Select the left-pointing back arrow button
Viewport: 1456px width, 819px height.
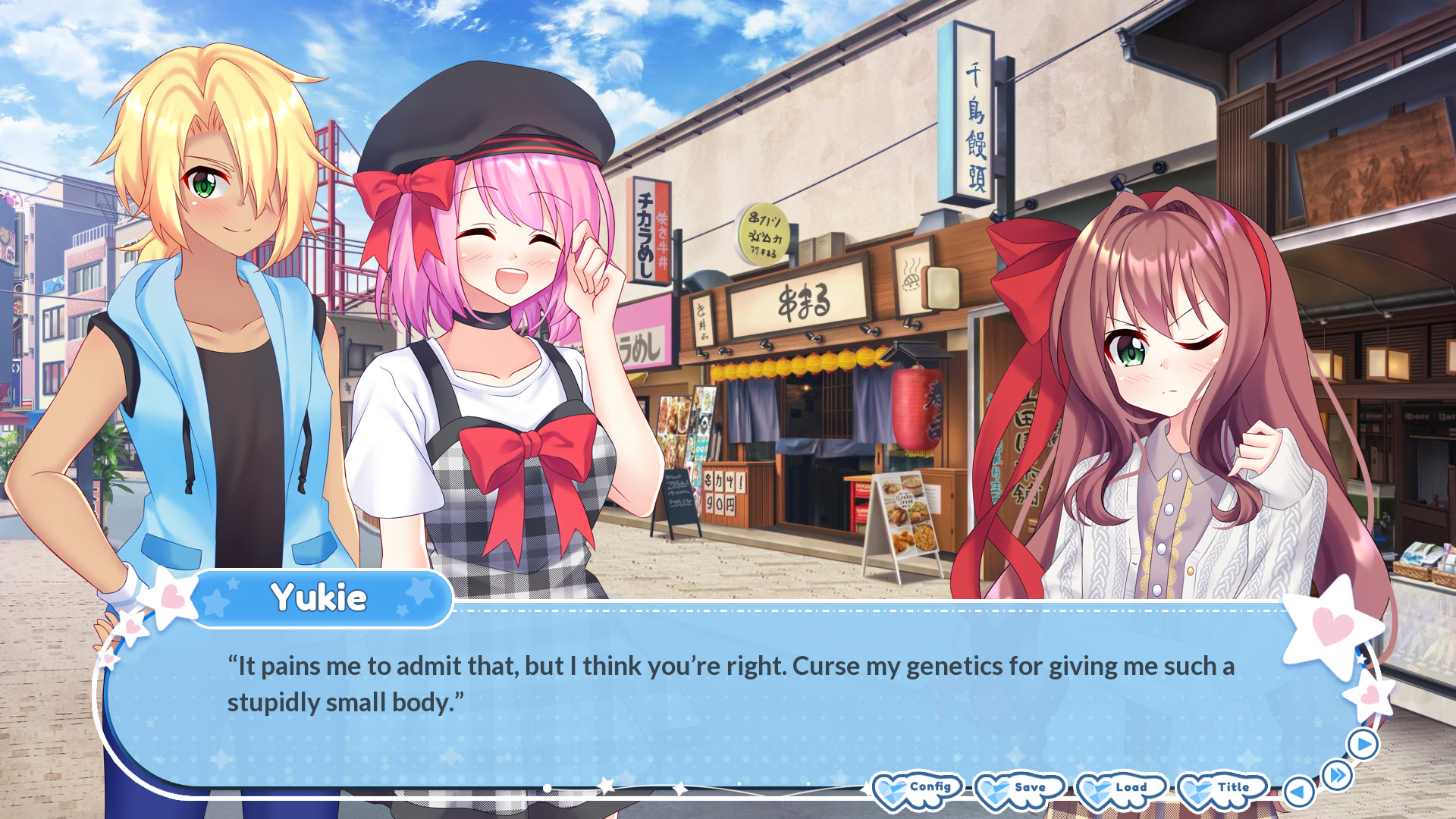pos(1298,792)
